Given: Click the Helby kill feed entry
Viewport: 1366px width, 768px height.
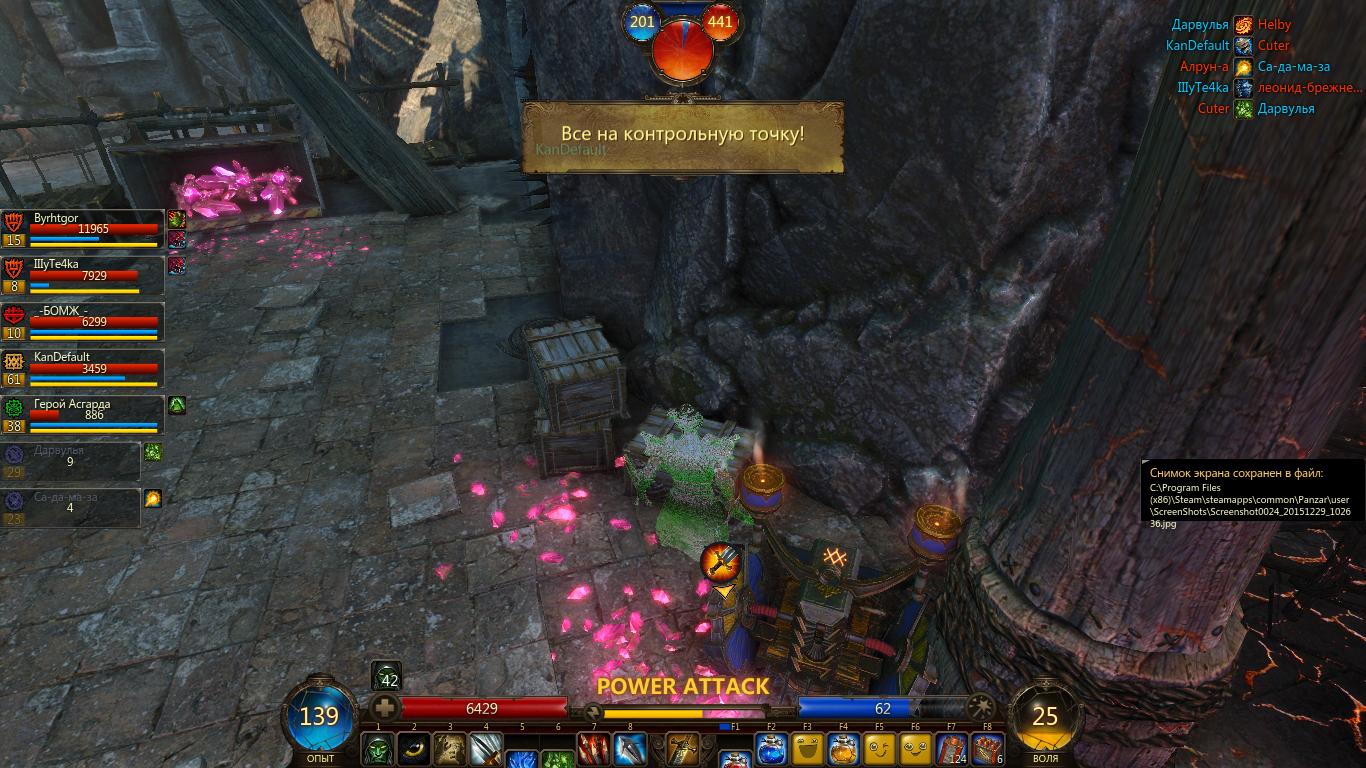Looking at the screenshot, I should pyautogui.click(x=1275, y=25).
